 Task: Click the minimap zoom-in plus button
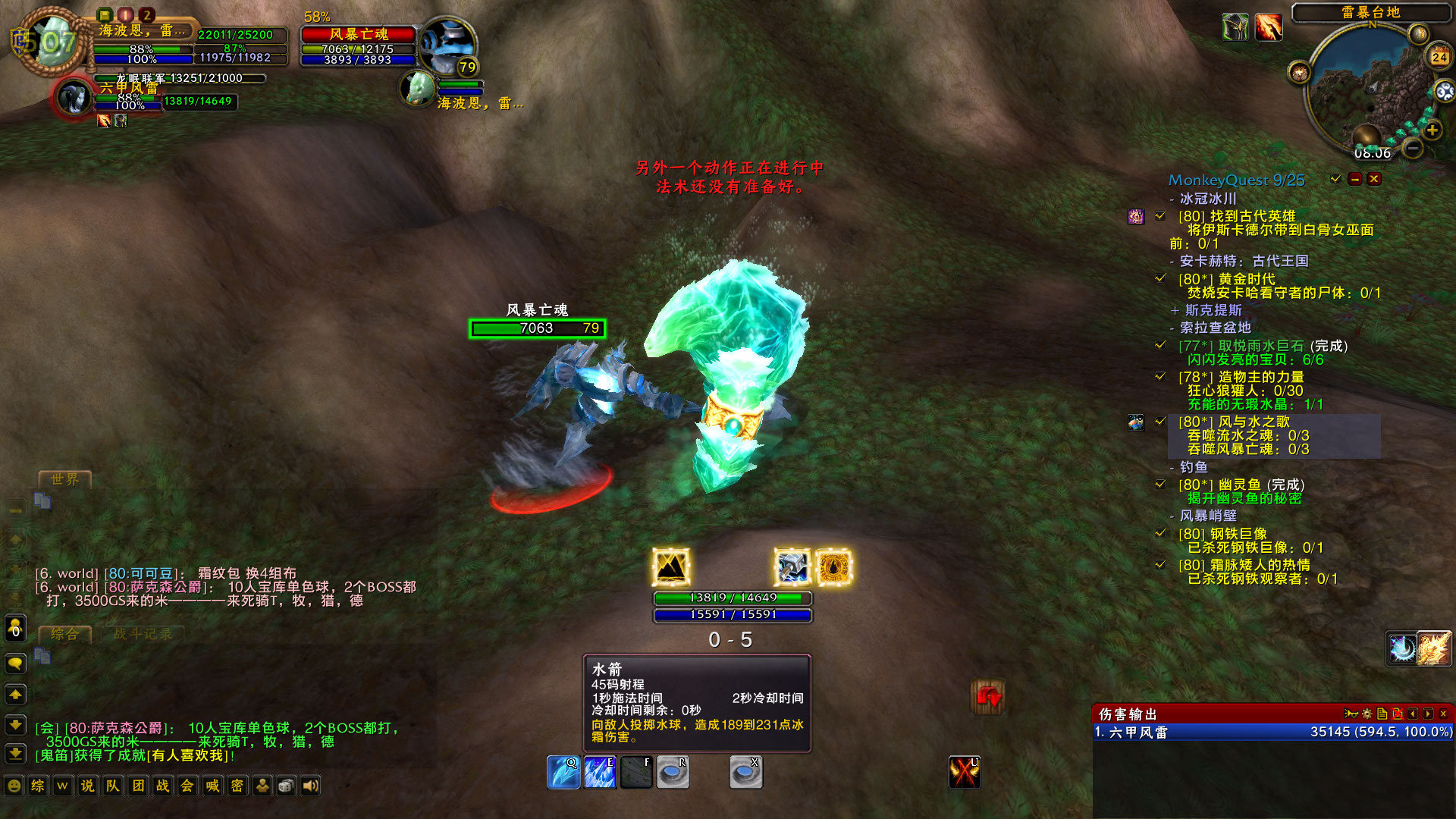[1432, 130]
